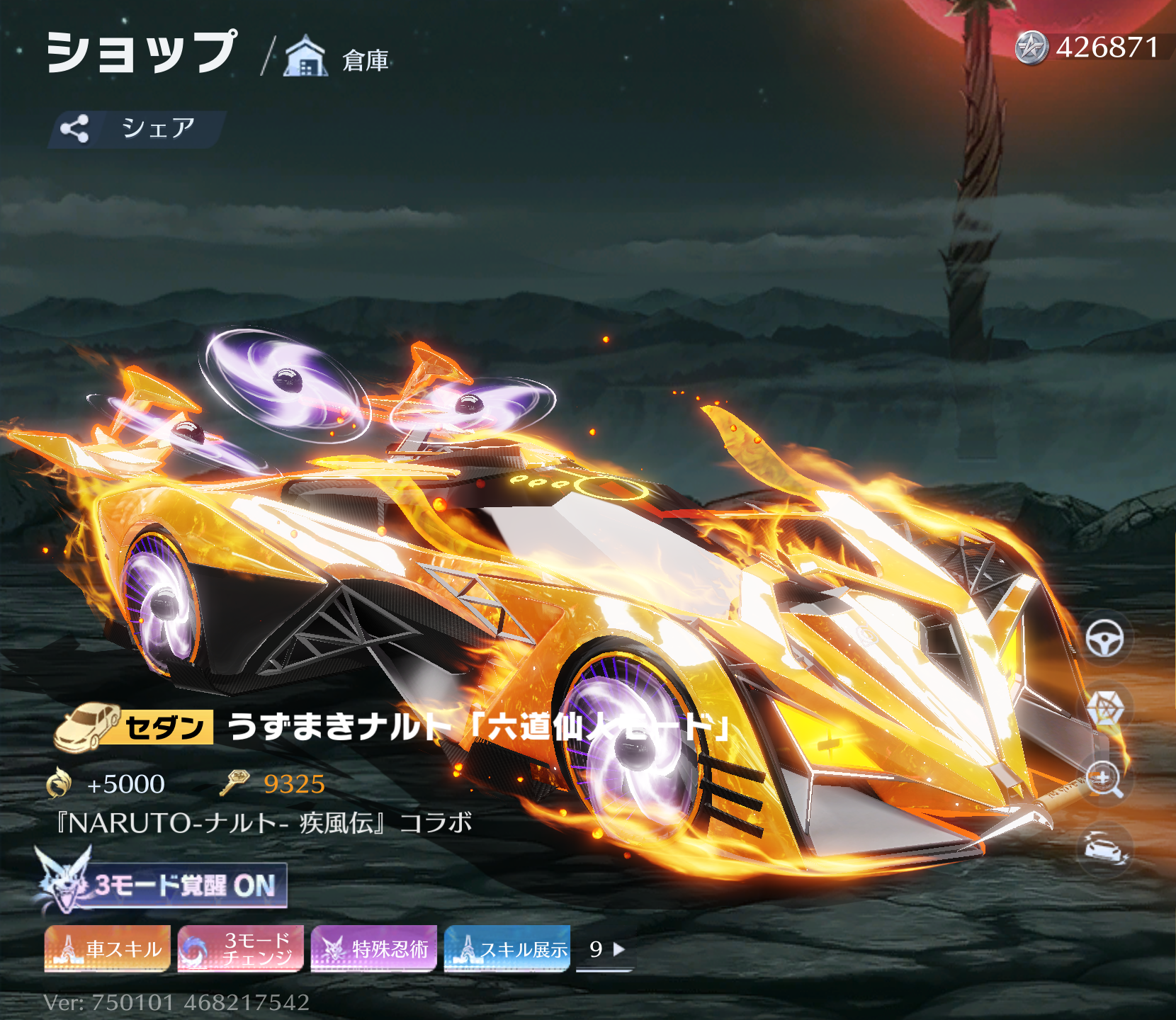Expand the skill list arrow next to 9

(x=618, y=949)
